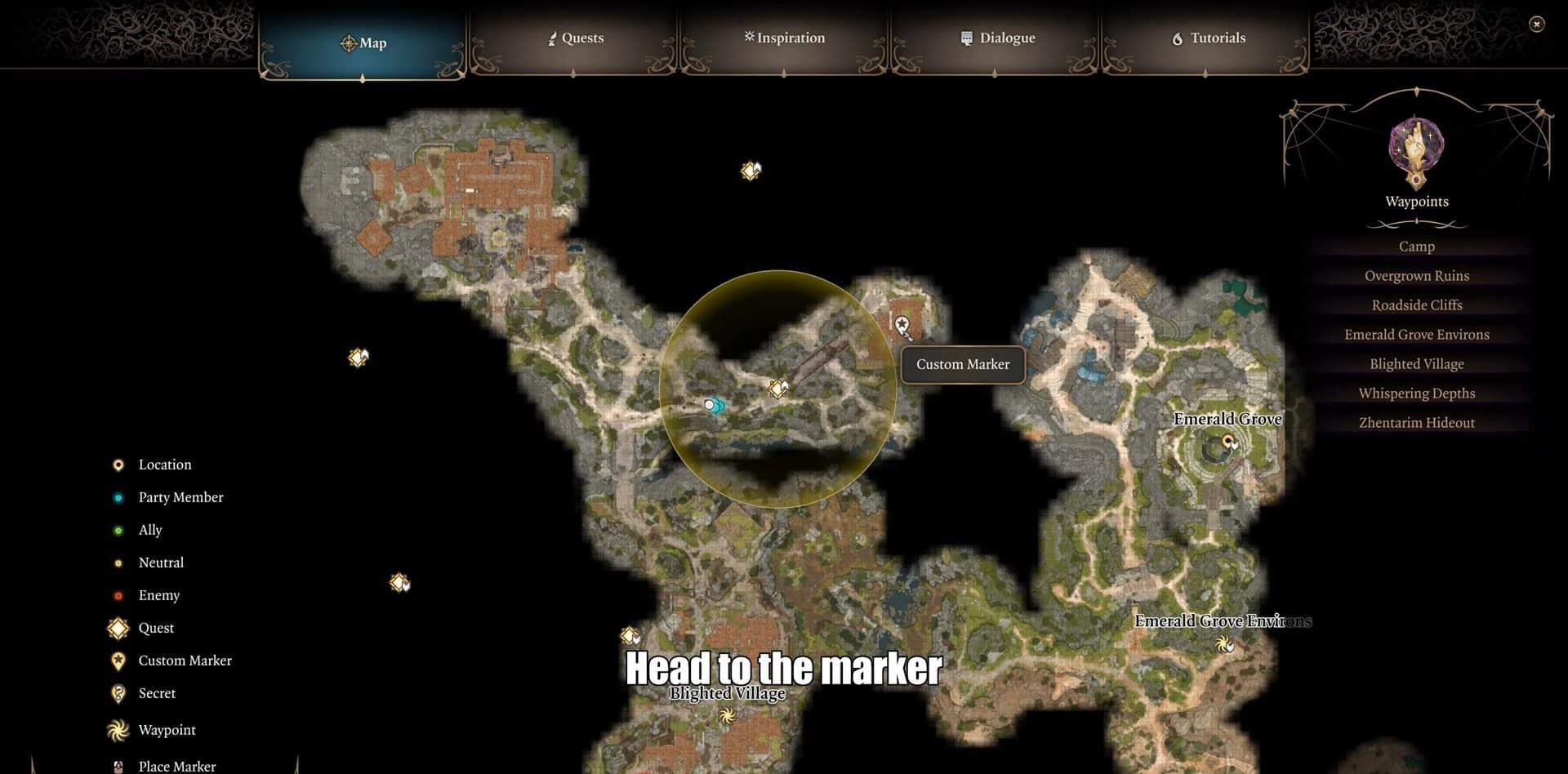Fast travel to Camp waypoint
1568x774 pixels.
click(1416, 247)
